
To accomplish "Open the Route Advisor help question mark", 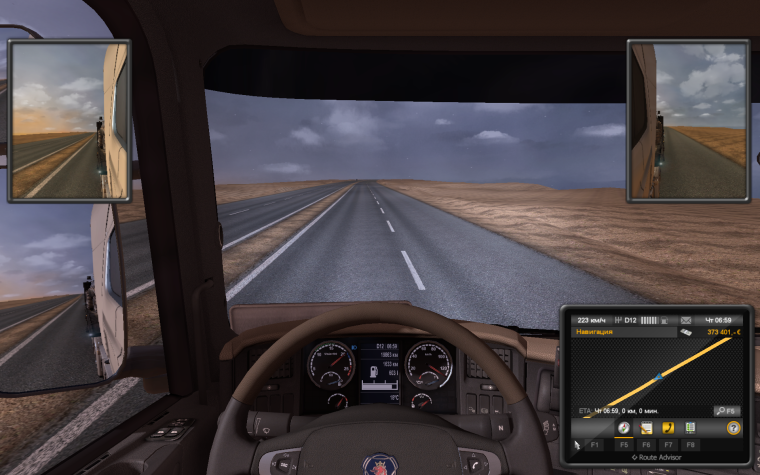I will [733, 428].
